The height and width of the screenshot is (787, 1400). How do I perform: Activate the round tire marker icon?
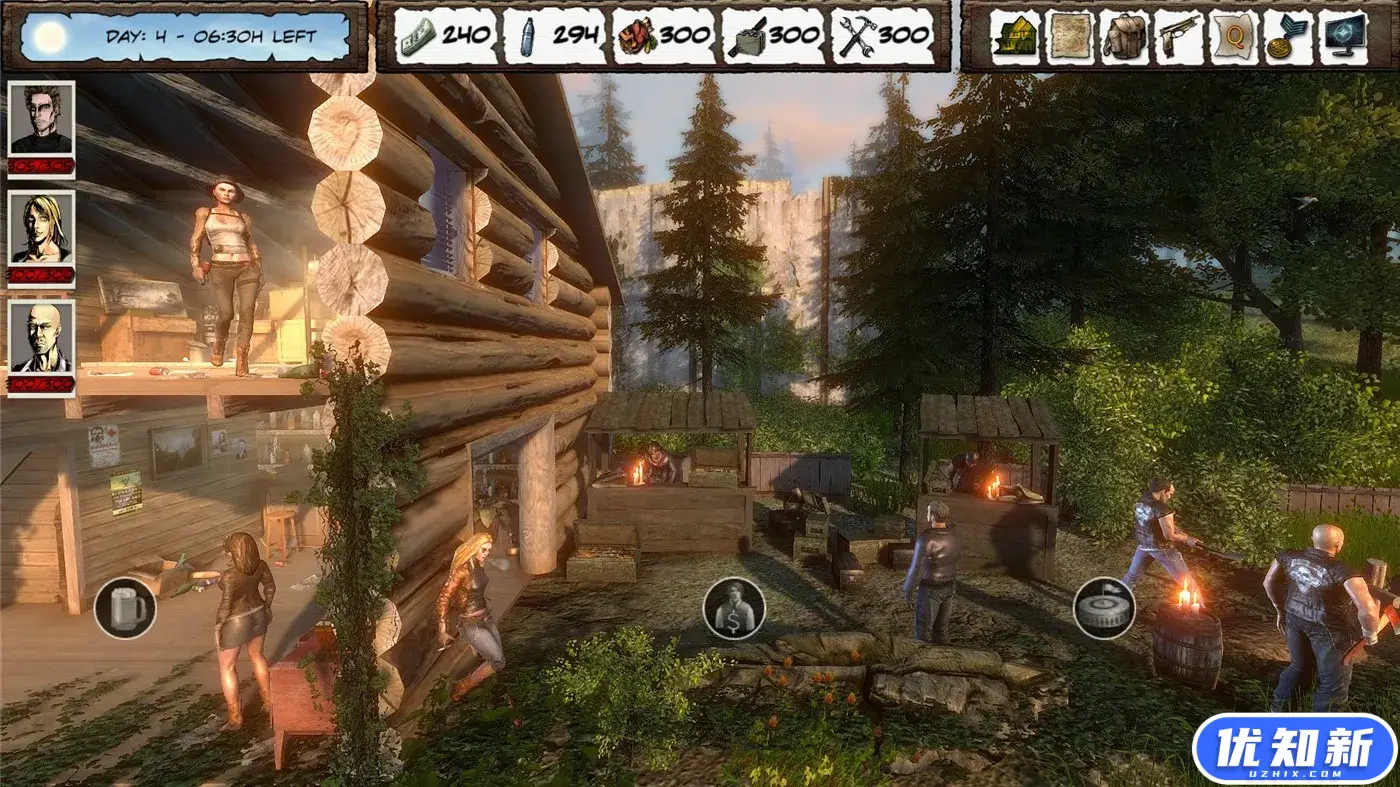pyautogui.click(x=1104, y=608)
